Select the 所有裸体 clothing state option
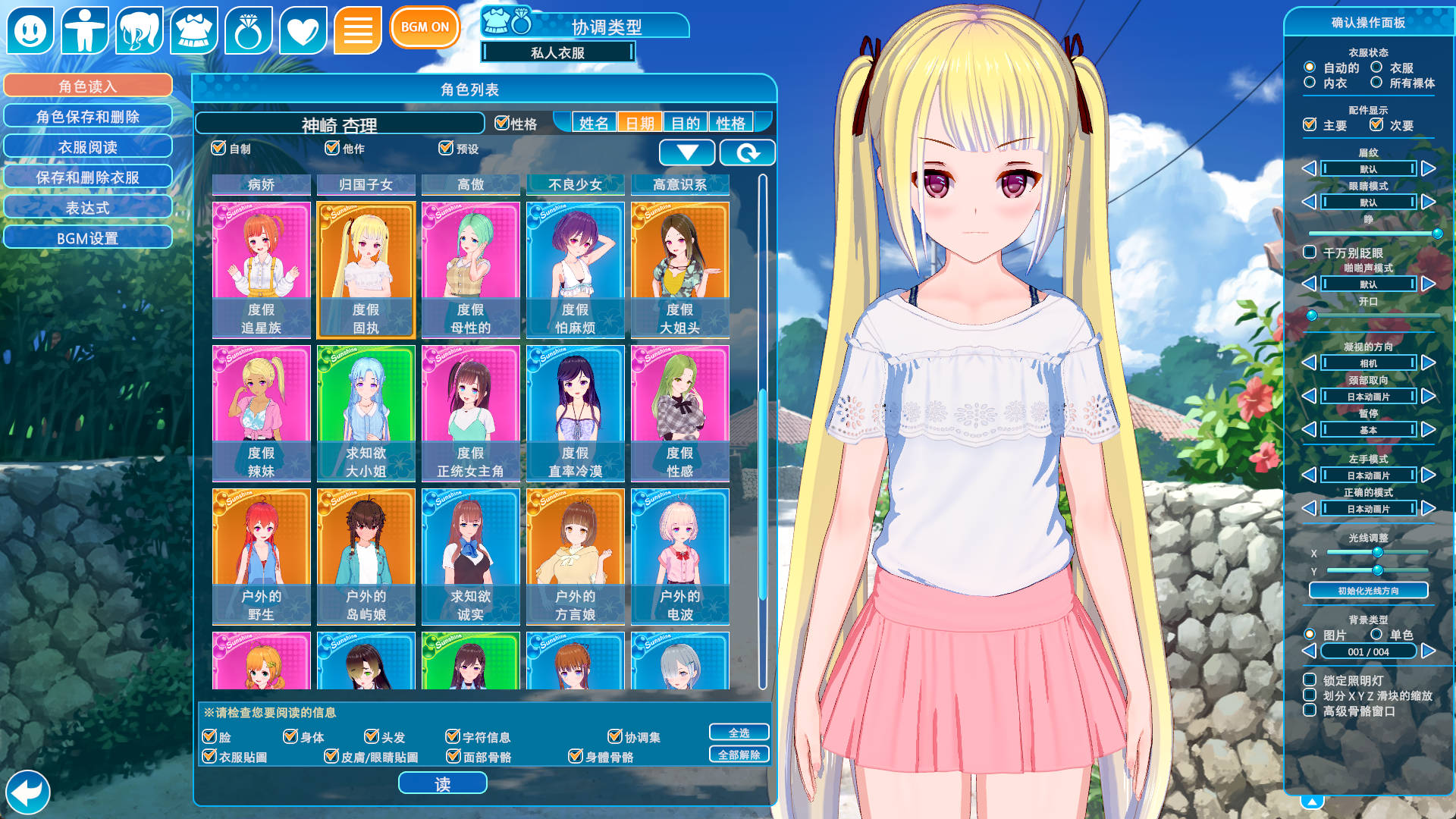 tap(1376, 83)
